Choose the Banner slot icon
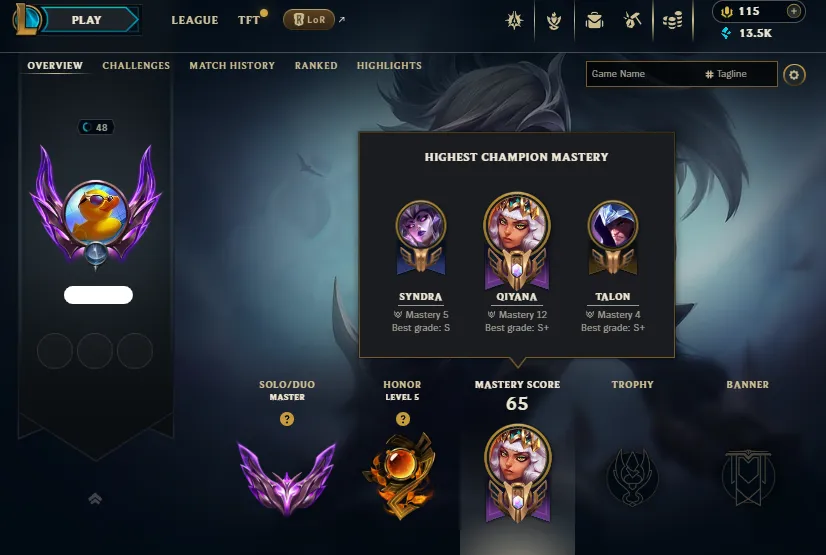This screenshot has width=826, height=555. tap(747, 476)
